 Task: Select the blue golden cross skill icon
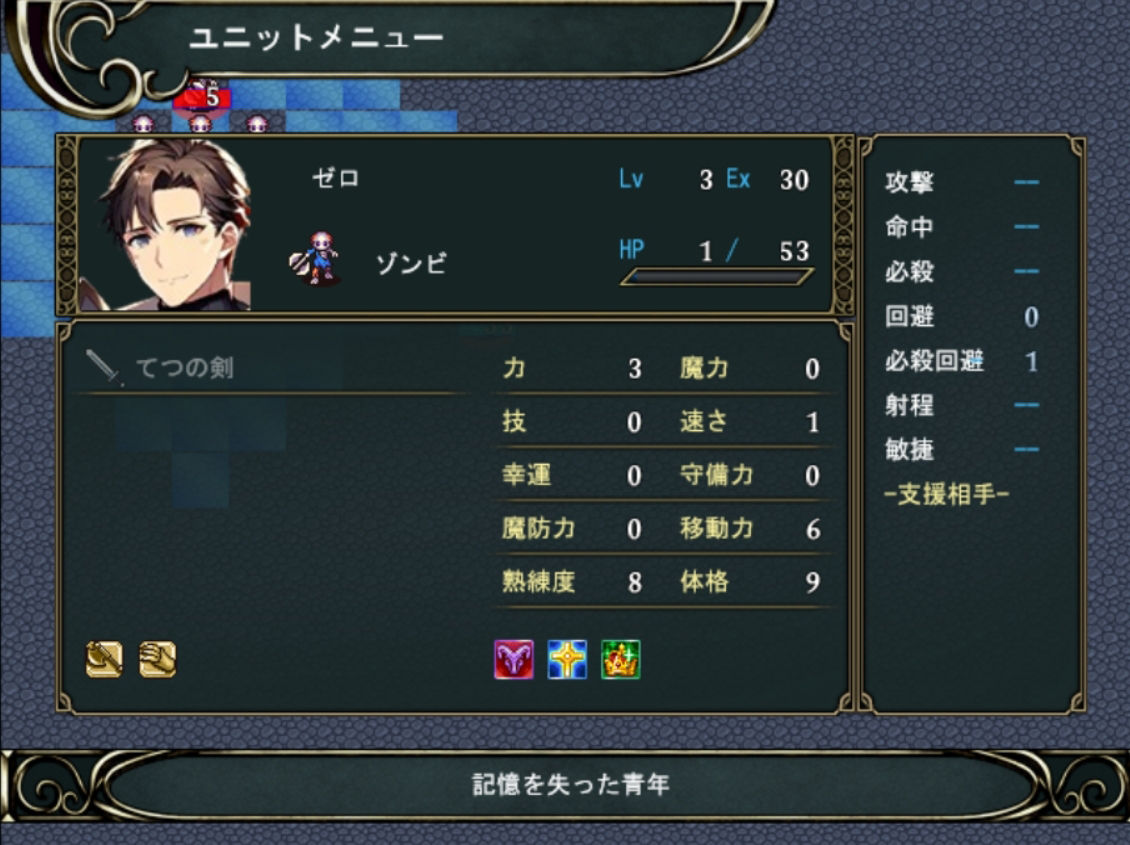567,660
